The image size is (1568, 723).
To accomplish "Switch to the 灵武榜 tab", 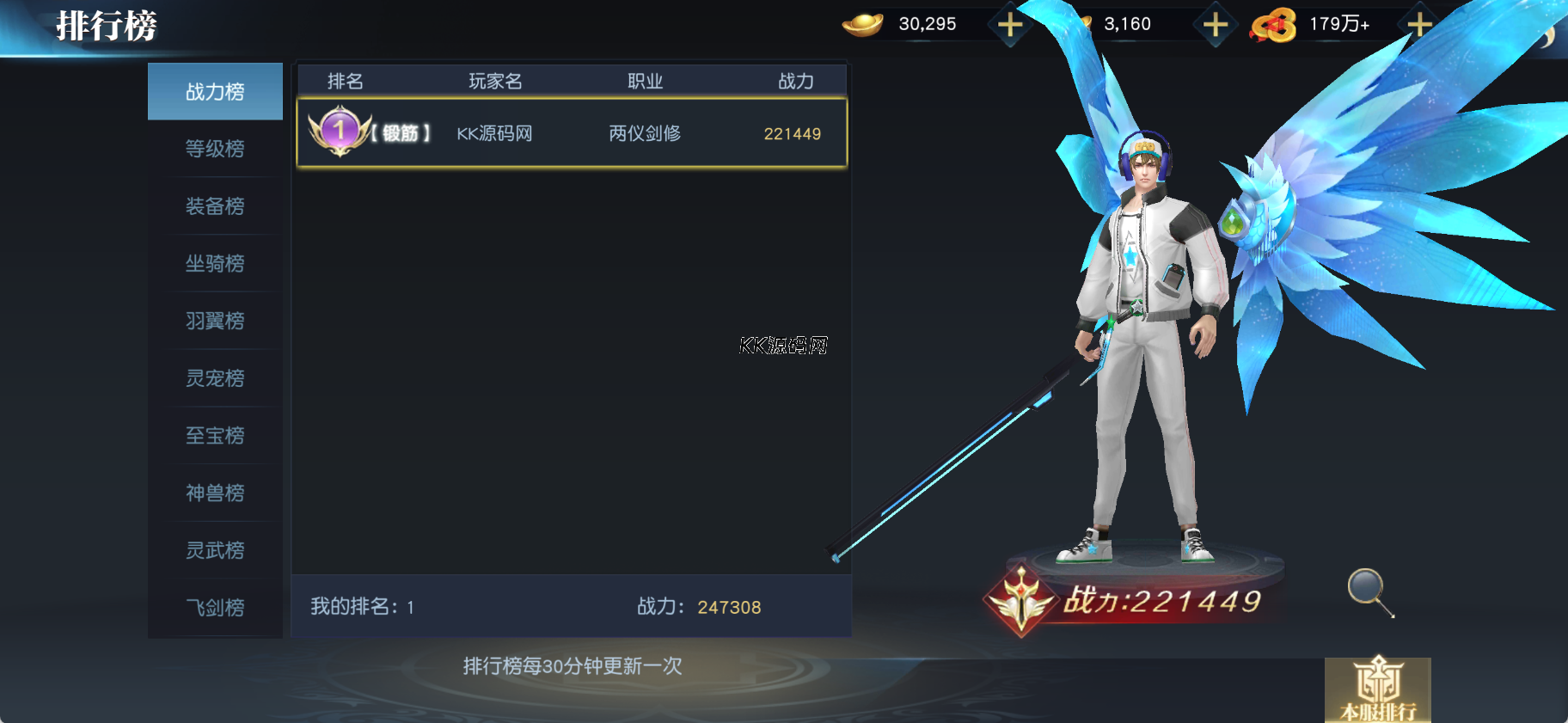I will click(215, 550).
